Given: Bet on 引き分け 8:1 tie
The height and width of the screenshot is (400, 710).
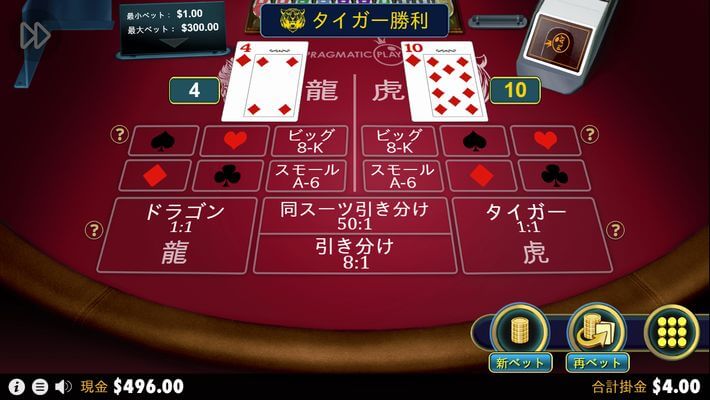Looking at the screenshot, I should point(355,253).
